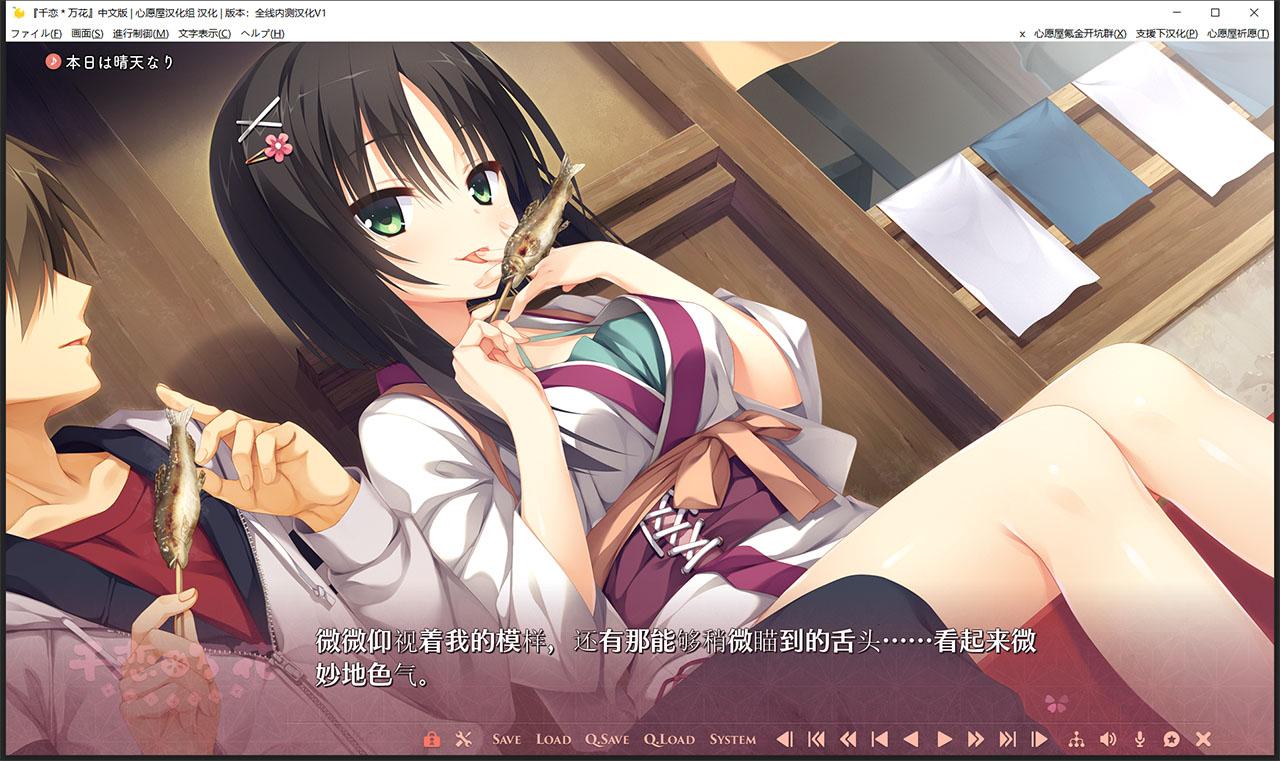This screenshot has height=761, width=1280.
Task: Click the double-arrow fast forward button
Action: pos(976,740)
